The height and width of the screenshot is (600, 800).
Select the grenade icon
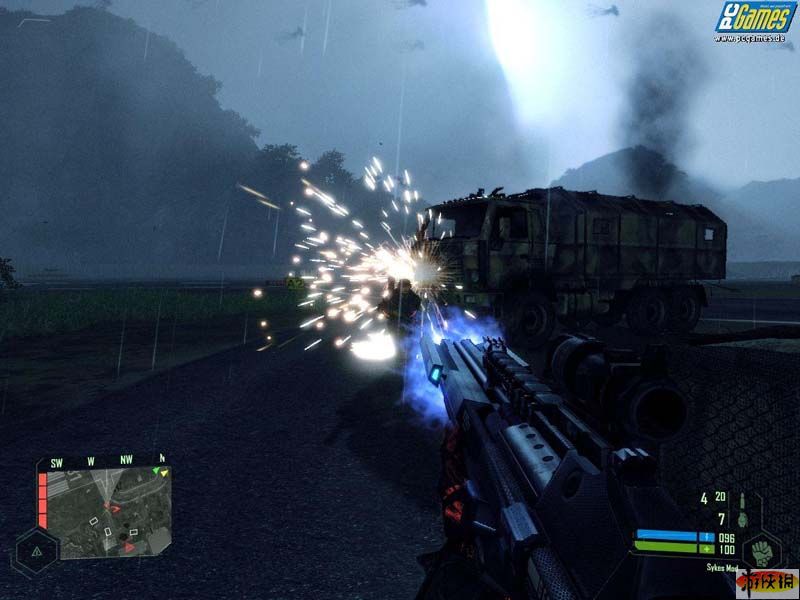742,519
